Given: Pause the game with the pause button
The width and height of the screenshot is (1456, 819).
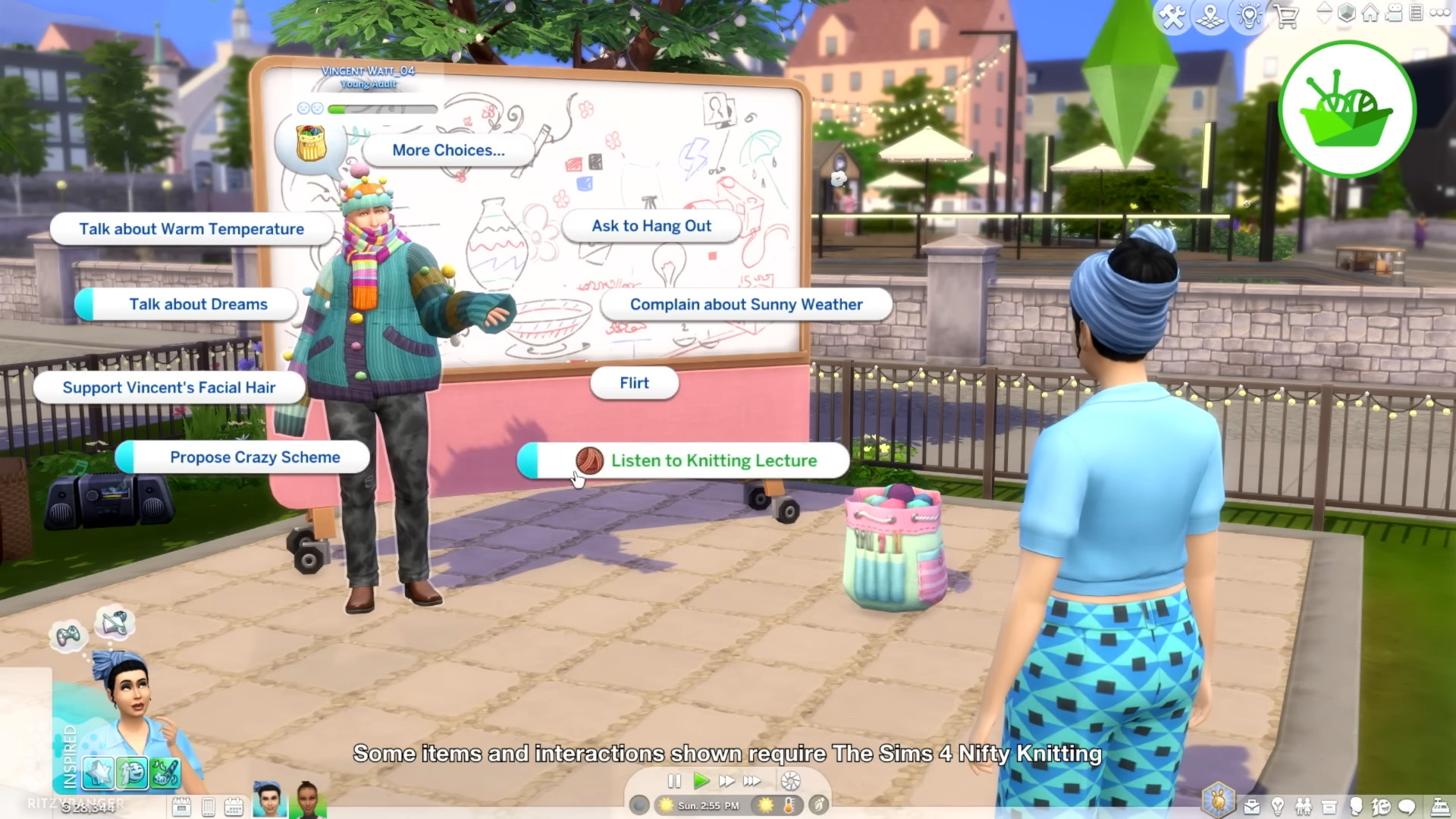Looking at the screenshot, I should (674, 781).
